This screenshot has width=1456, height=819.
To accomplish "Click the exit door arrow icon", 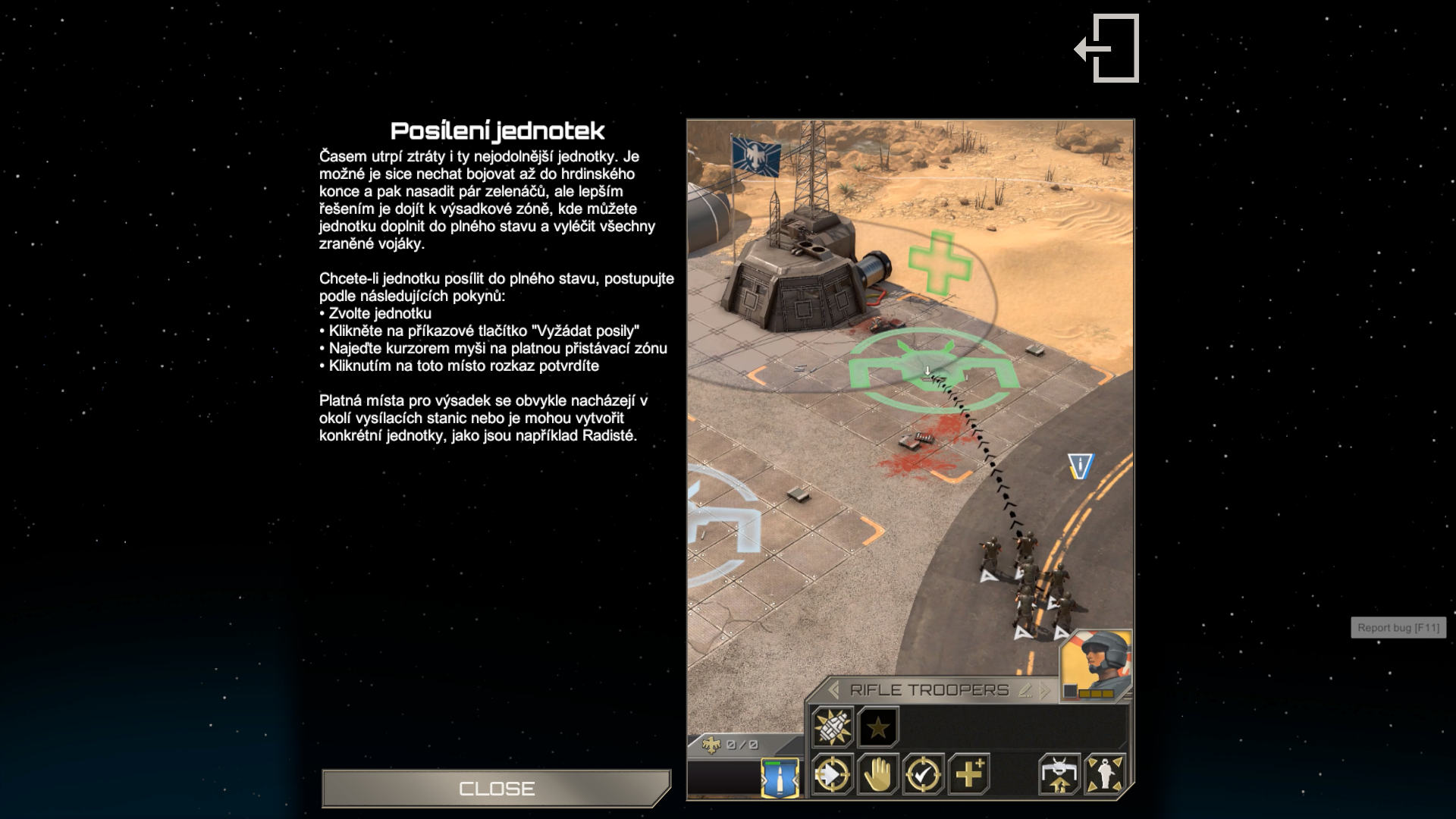I will pos(1108,49).
